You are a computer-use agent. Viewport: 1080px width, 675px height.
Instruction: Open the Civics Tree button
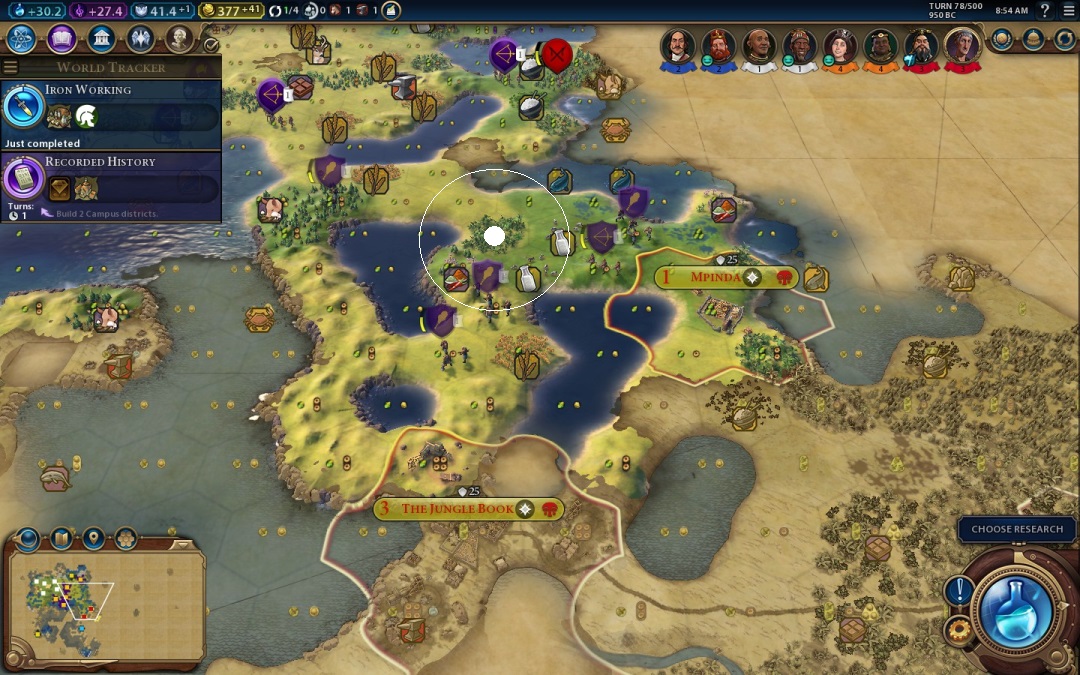click(61, 39)
